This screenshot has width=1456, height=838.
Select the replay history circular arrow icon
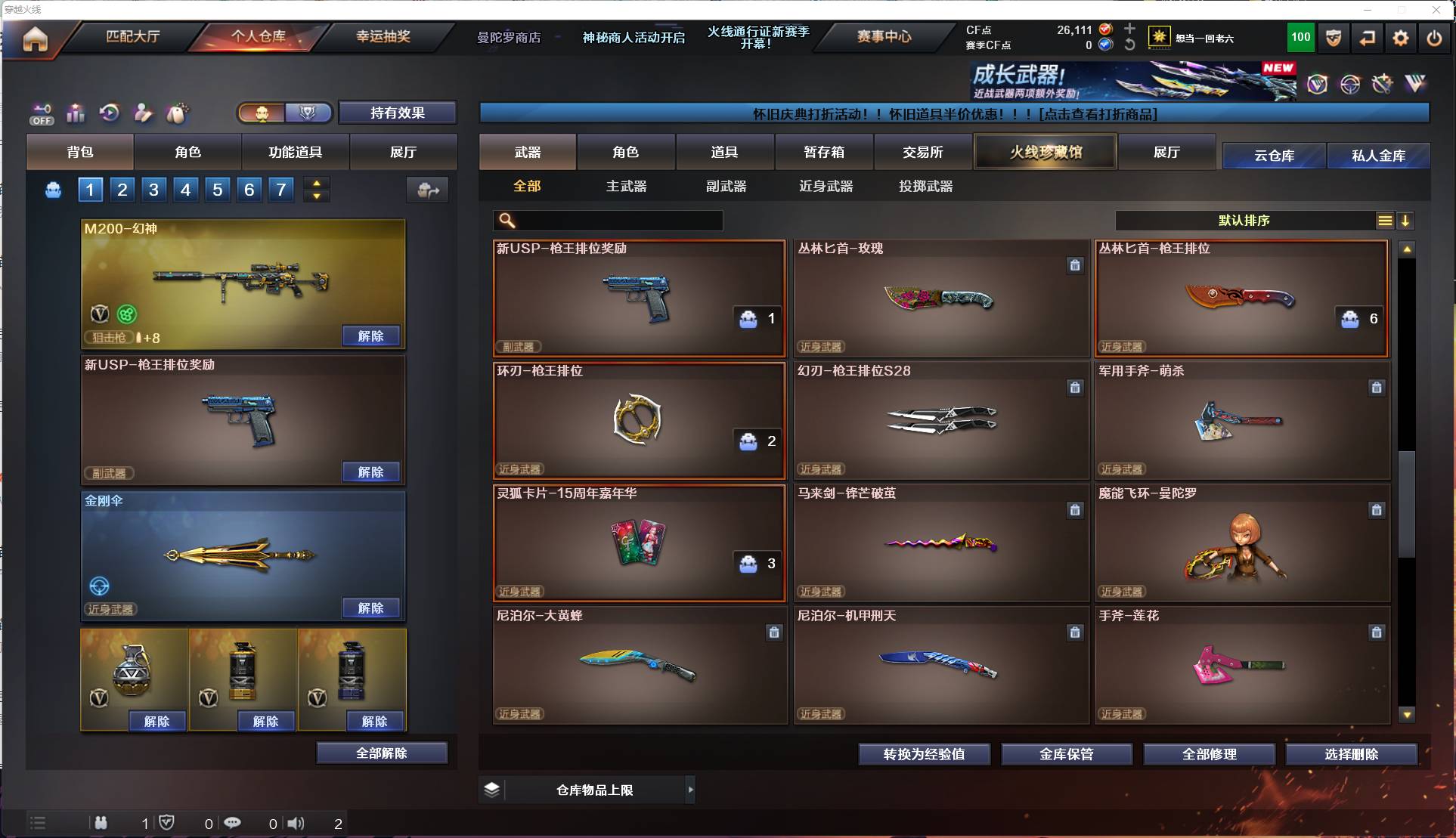(x=109, y=113)
